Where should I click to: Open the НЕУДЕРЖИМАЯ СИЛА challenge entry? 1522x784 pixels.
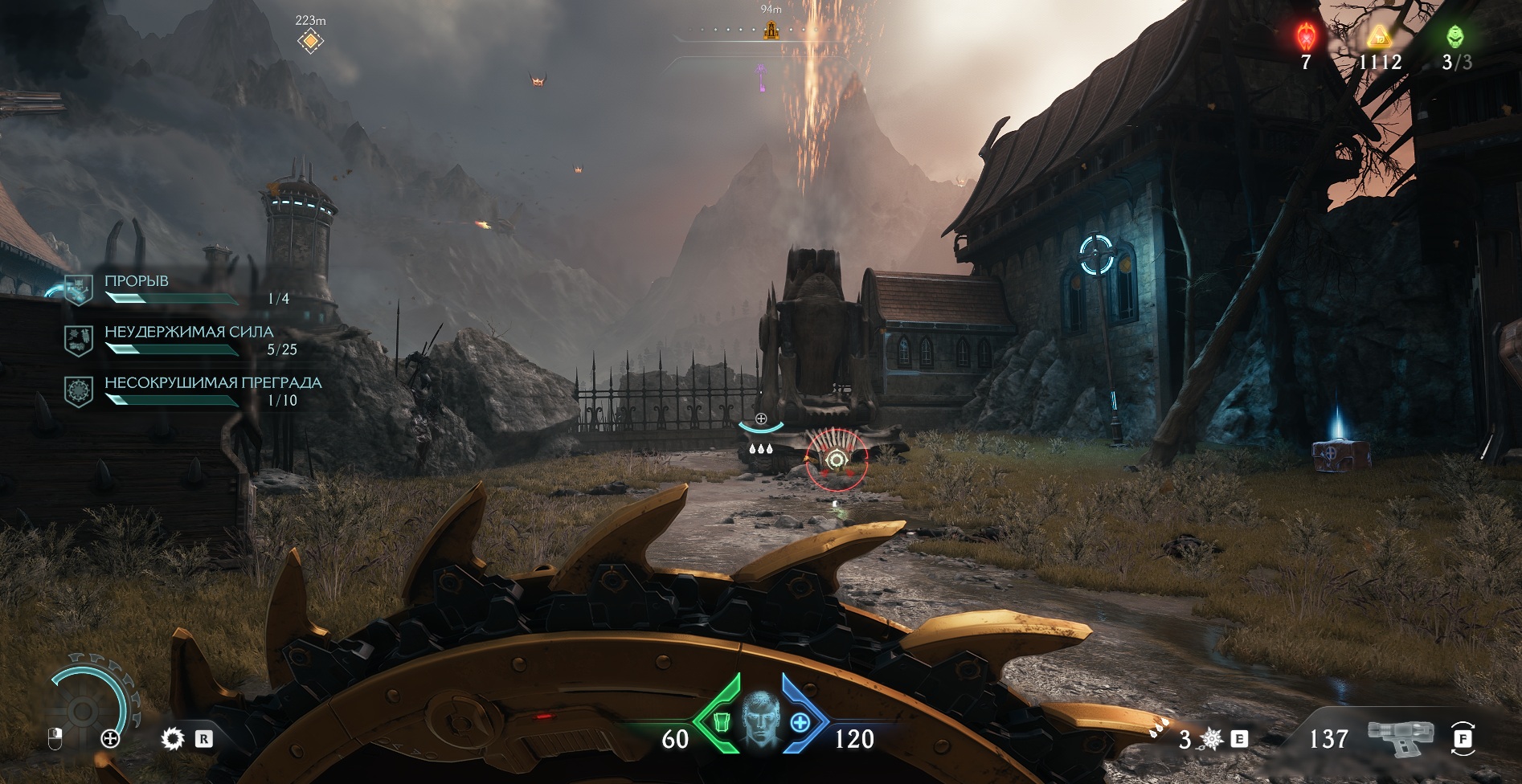189,333
